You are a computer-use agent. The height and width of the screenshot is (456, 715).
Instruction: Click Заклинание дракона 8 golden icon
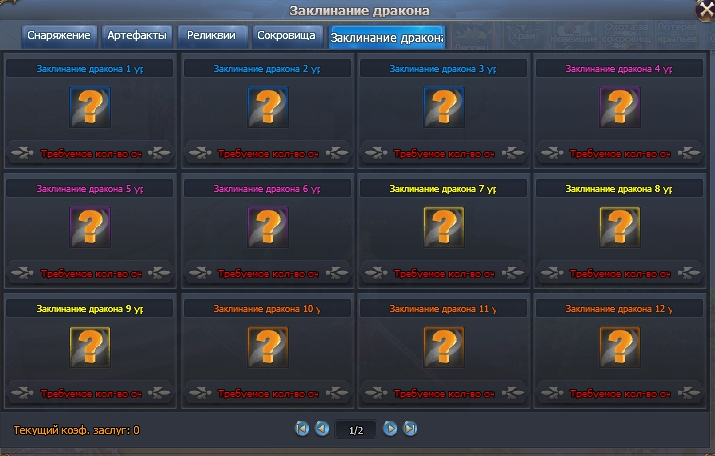tap(619, 226)
